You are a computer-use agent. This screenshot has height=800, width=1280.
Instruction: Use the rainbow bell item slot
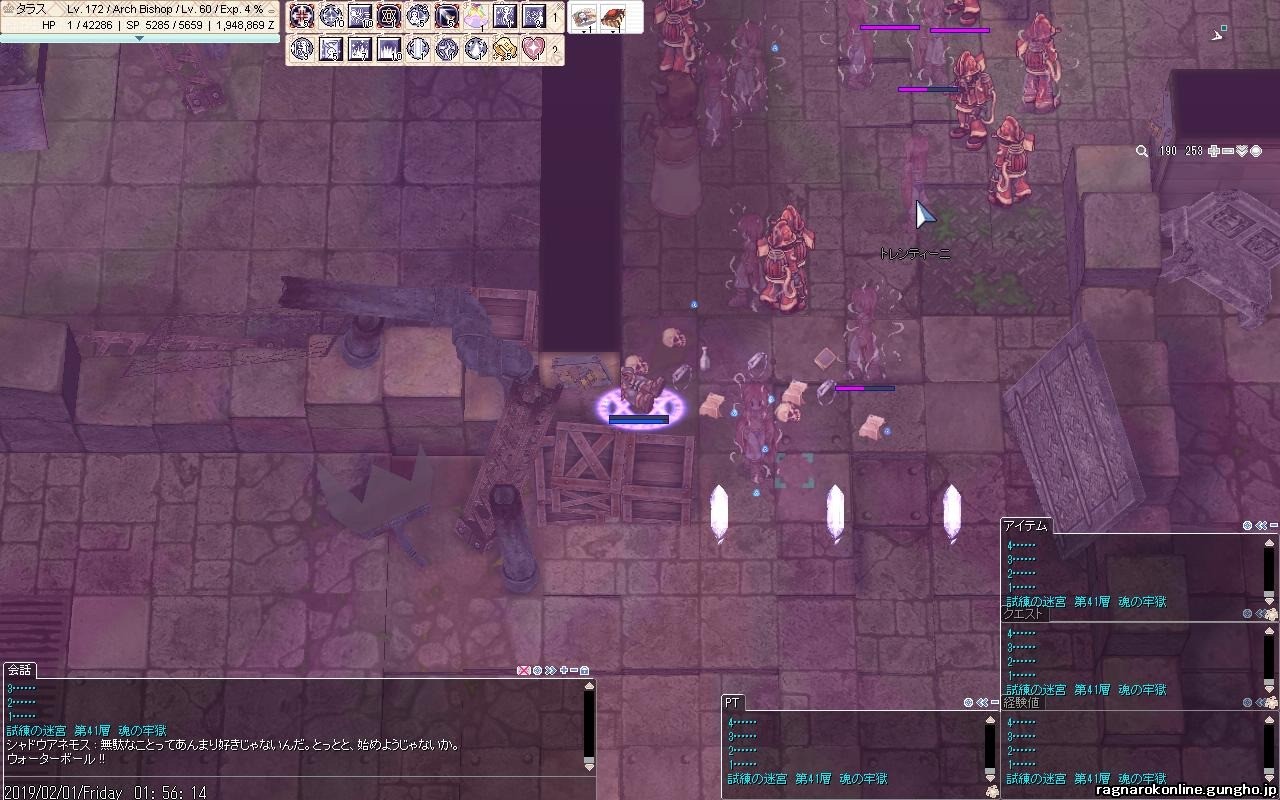[476, 16]
